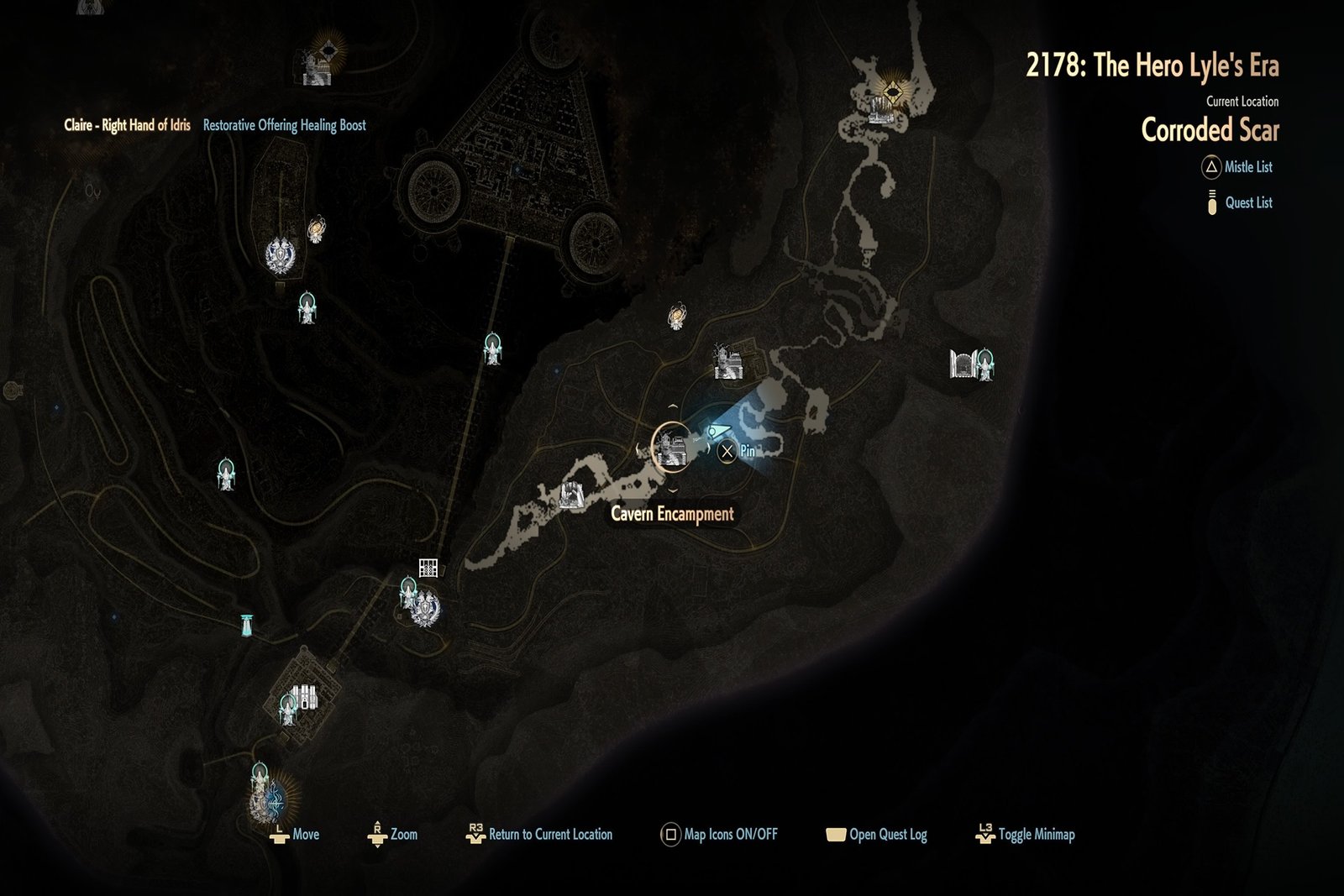Viewport: 1344px width, 896px height.
Task: Click the down chevron below the selected marker
Action: (671, 490)
